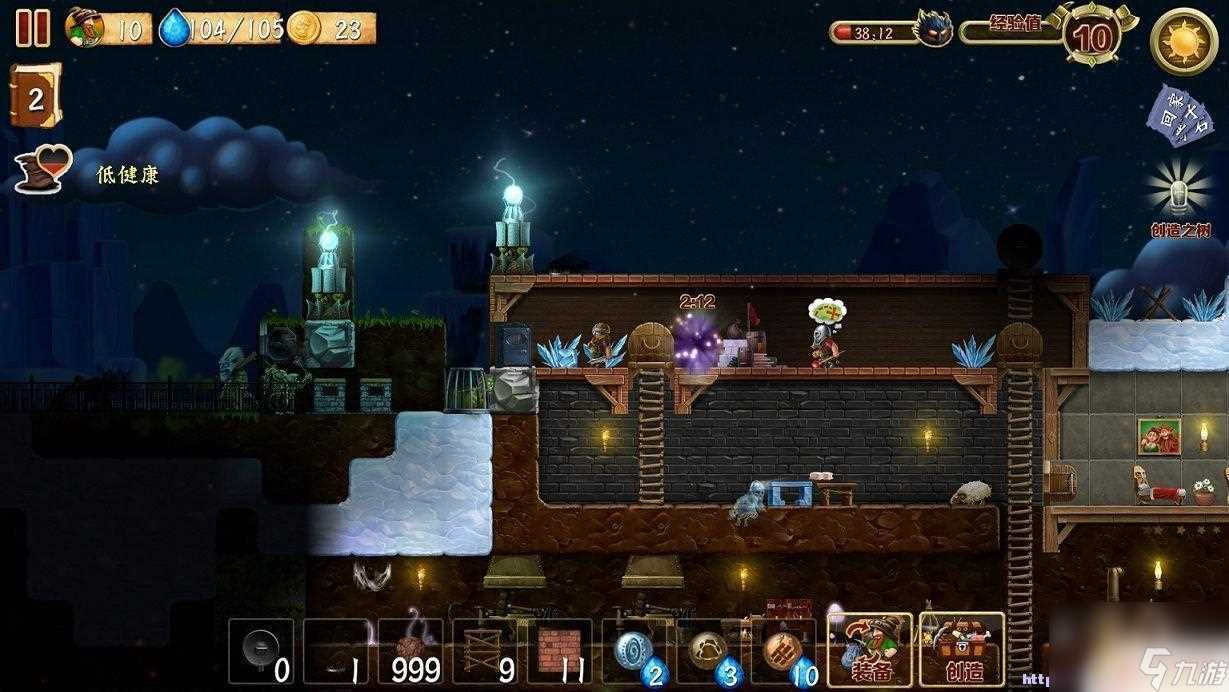Click the level 10 experience badge
This screenshot has width=1229, height=692.
[1093, 37]
